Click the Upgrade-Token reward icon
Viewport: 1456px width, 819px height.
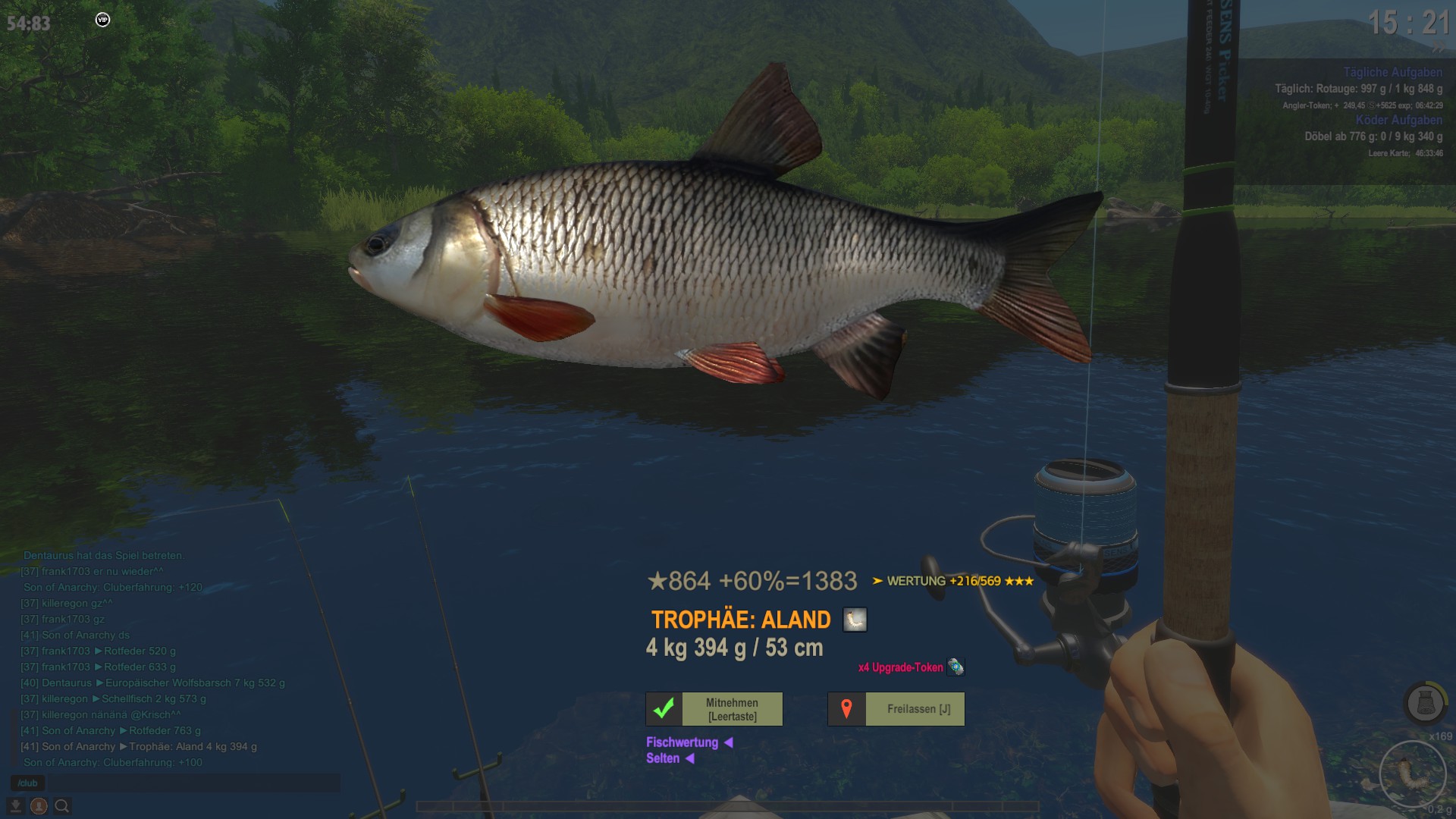click(x=955, y=667)
